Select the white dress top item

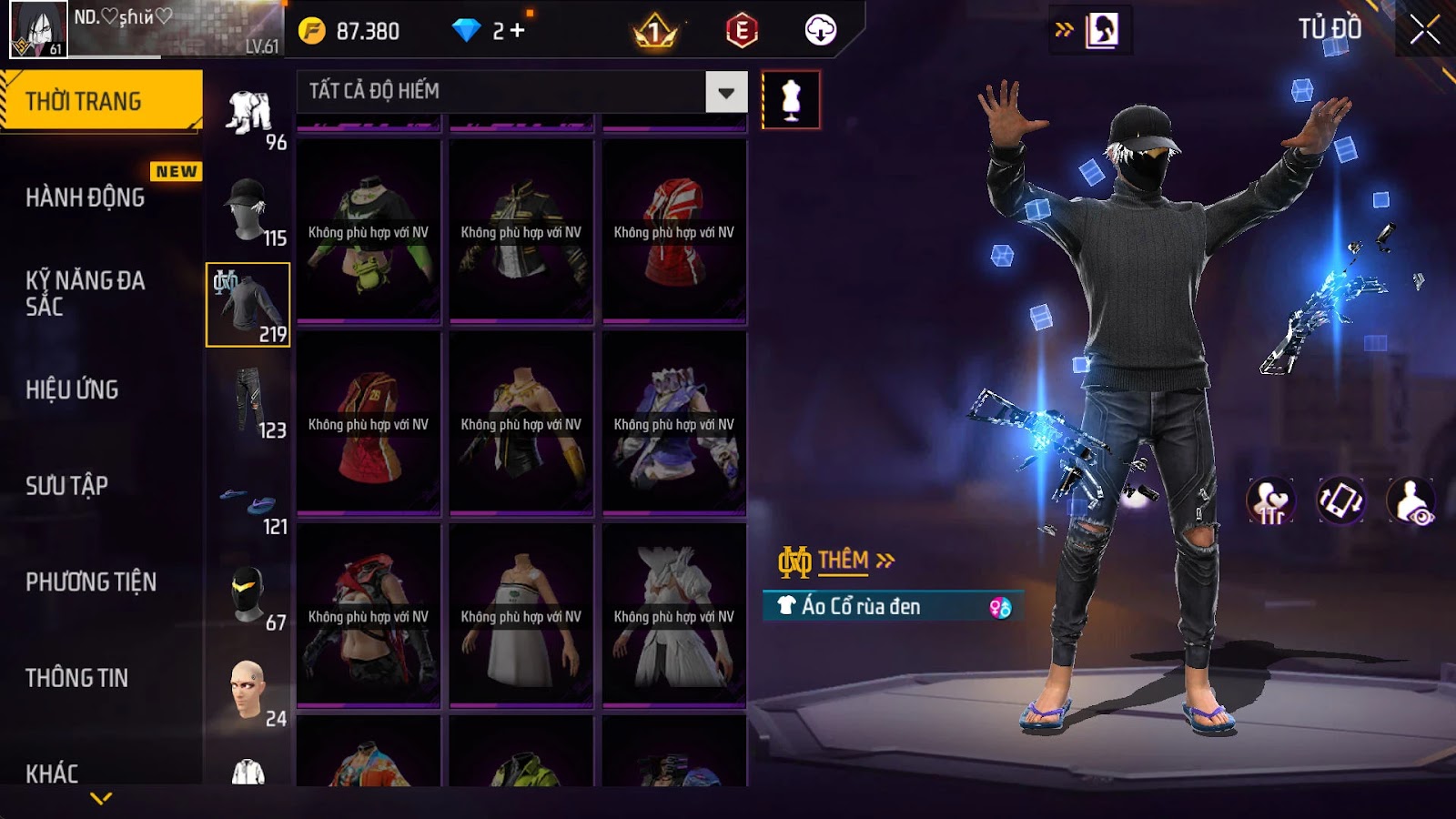coord(674,616)
